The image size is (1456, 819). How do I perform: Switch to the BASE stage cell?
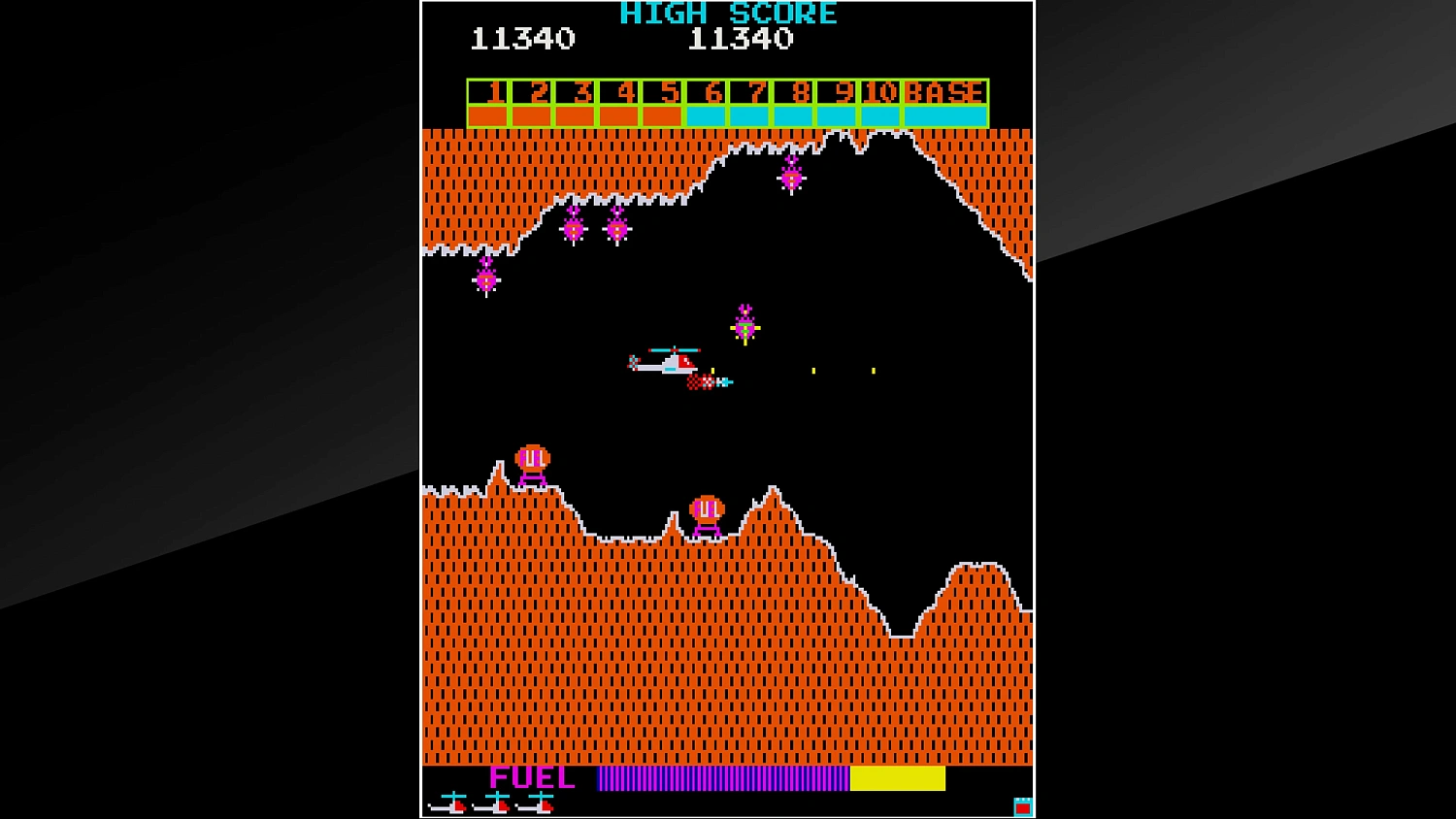[944, 93]
